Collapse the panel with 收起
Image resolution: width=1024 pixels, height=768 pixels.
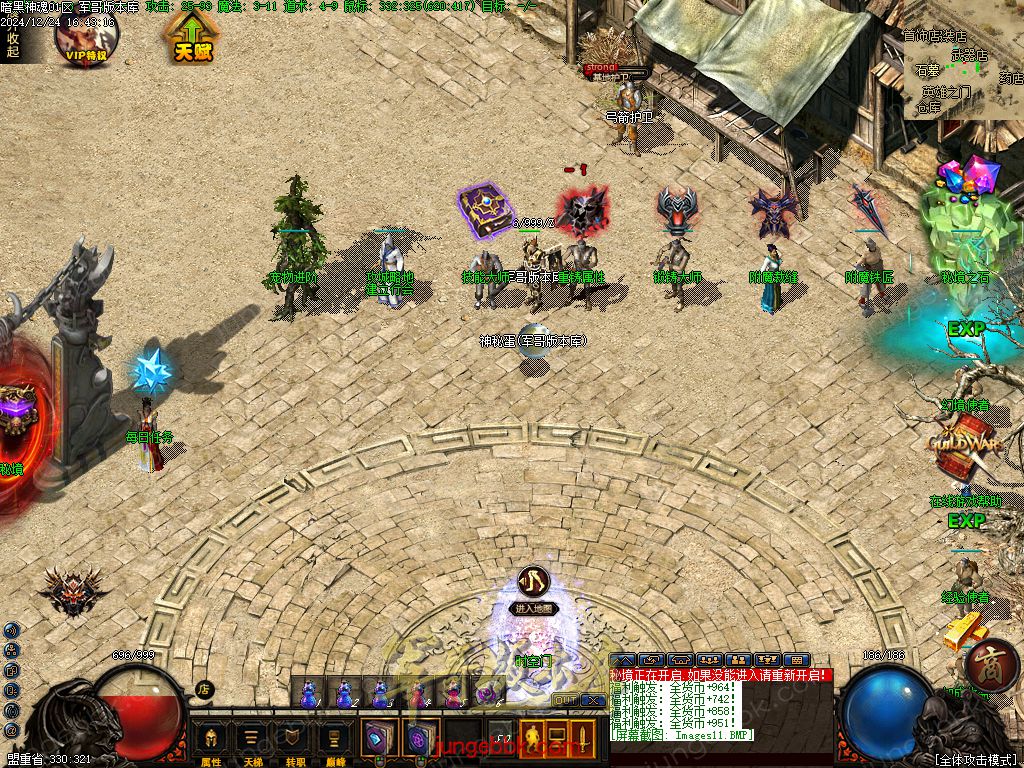[x=13, y=45]
